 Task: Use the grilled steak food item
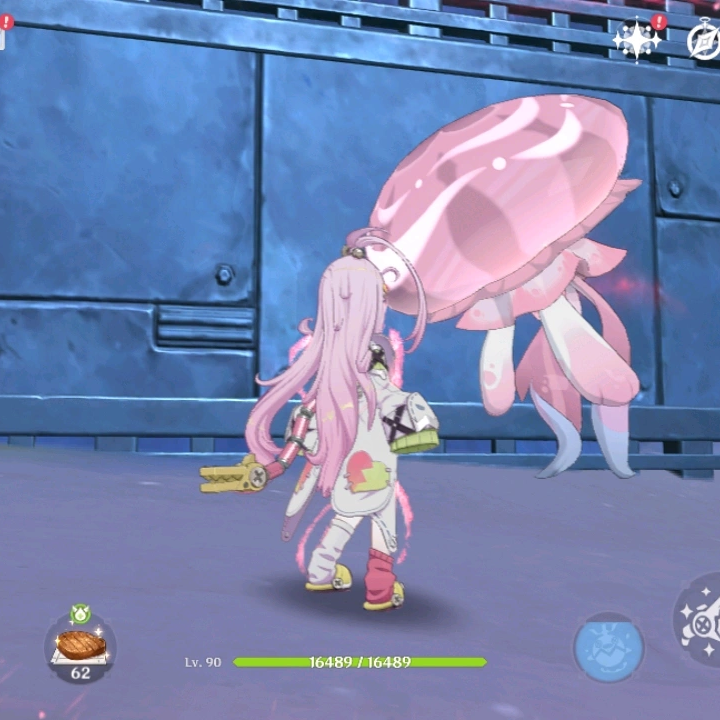coord(80,645)
